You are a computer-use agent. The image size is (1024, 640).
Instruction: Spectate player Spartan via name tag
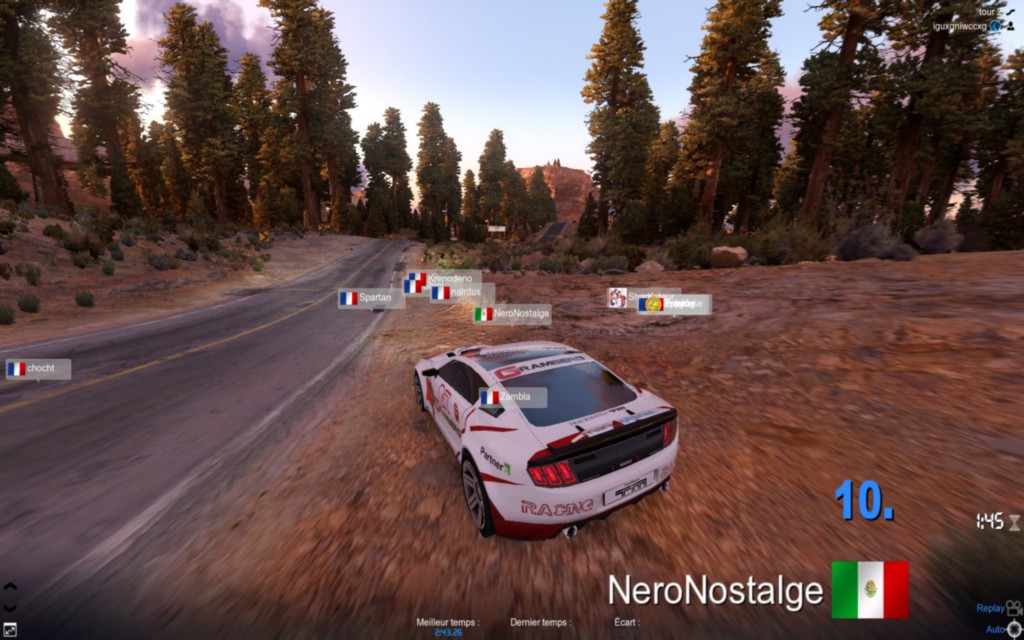click(371, 298)
